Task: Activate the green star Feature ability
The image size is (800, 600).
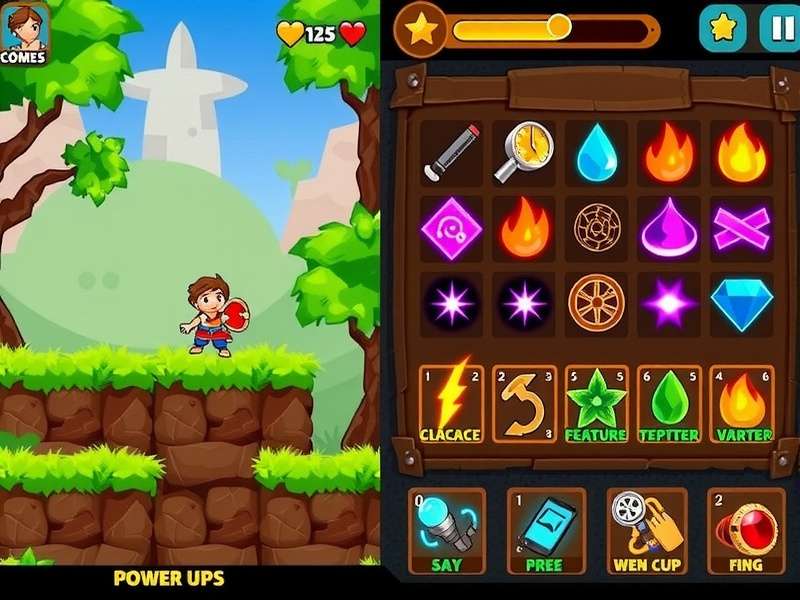Action: tap(596, 404)
